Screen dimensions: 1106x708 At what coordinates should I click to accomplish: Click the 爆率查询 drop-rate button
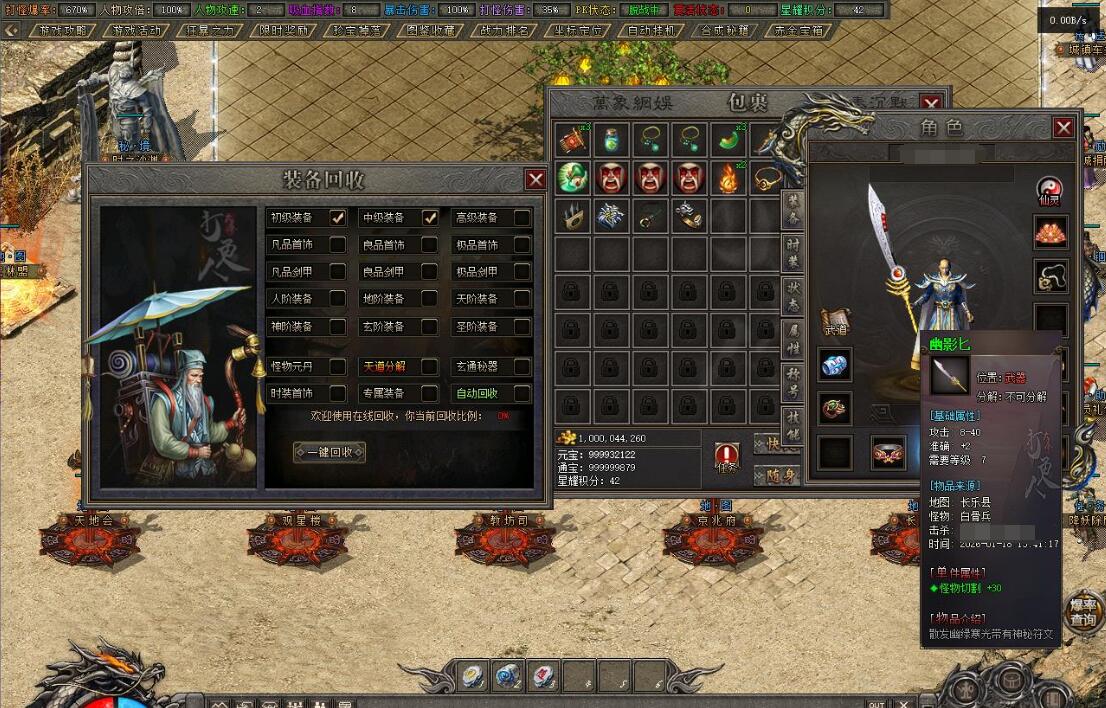[x=1083, y=612]
